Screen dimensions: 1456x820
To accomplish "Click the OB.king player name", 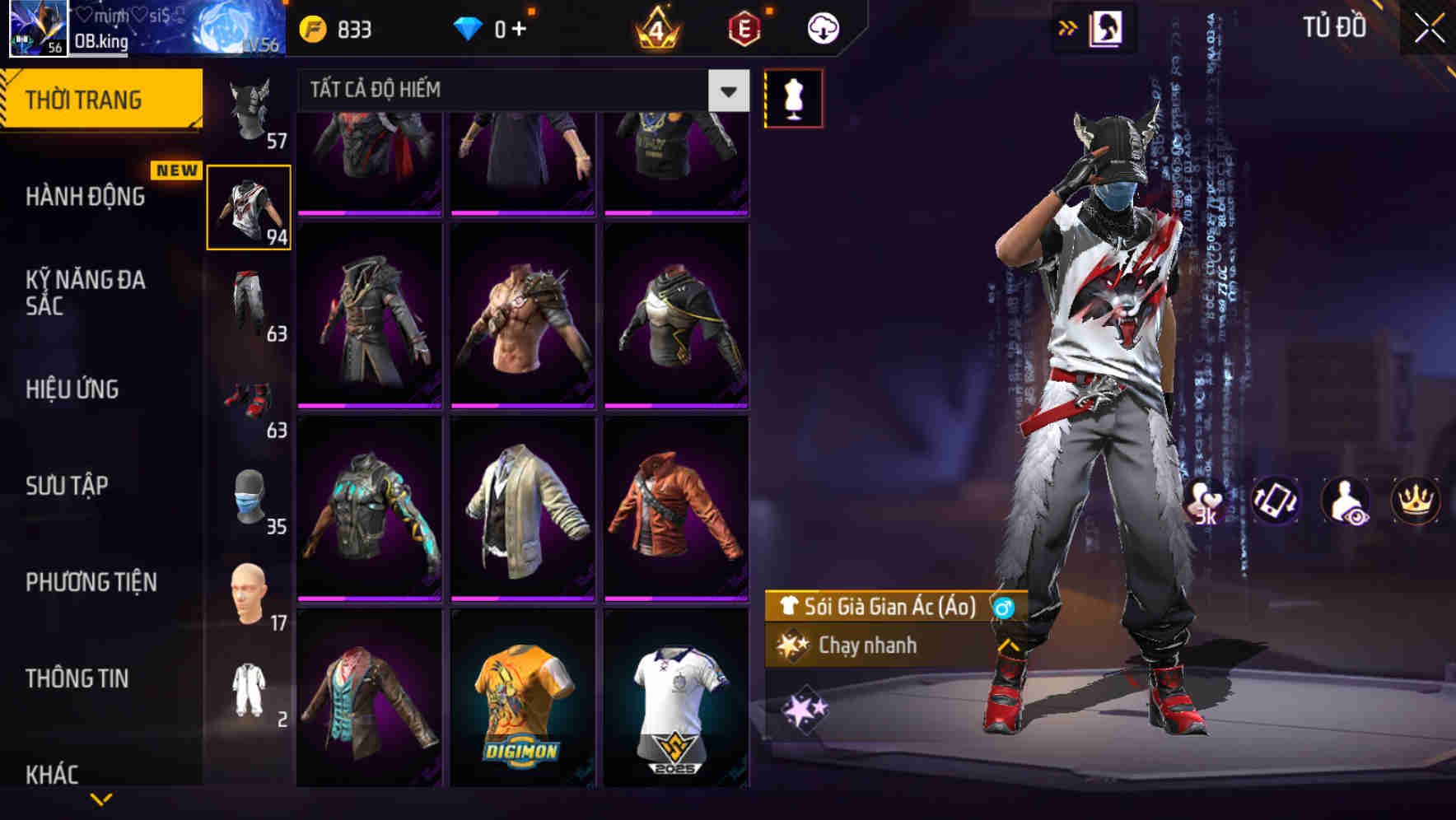I will tap(99, 40).
